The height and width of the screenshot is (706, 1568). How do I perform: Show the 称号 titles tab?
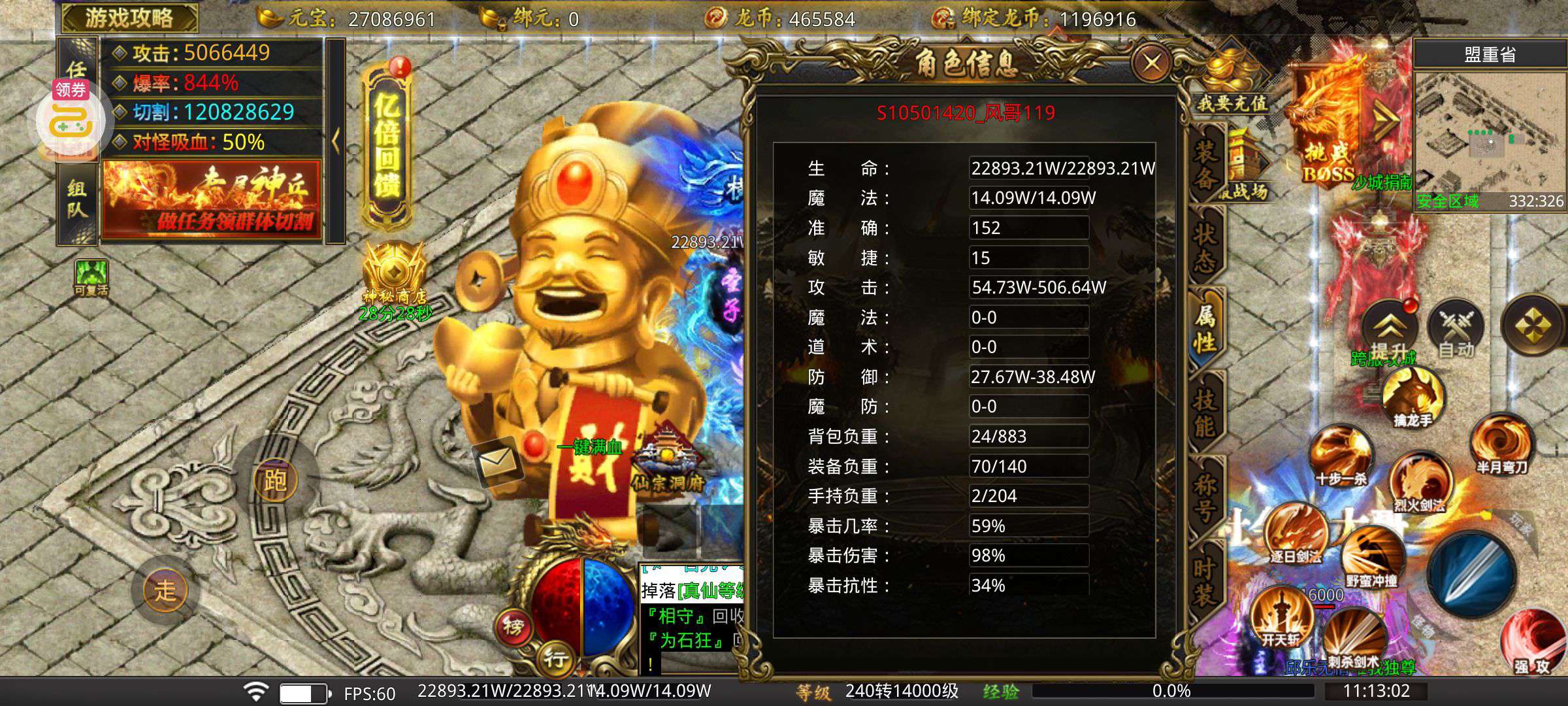point(1205,496)
